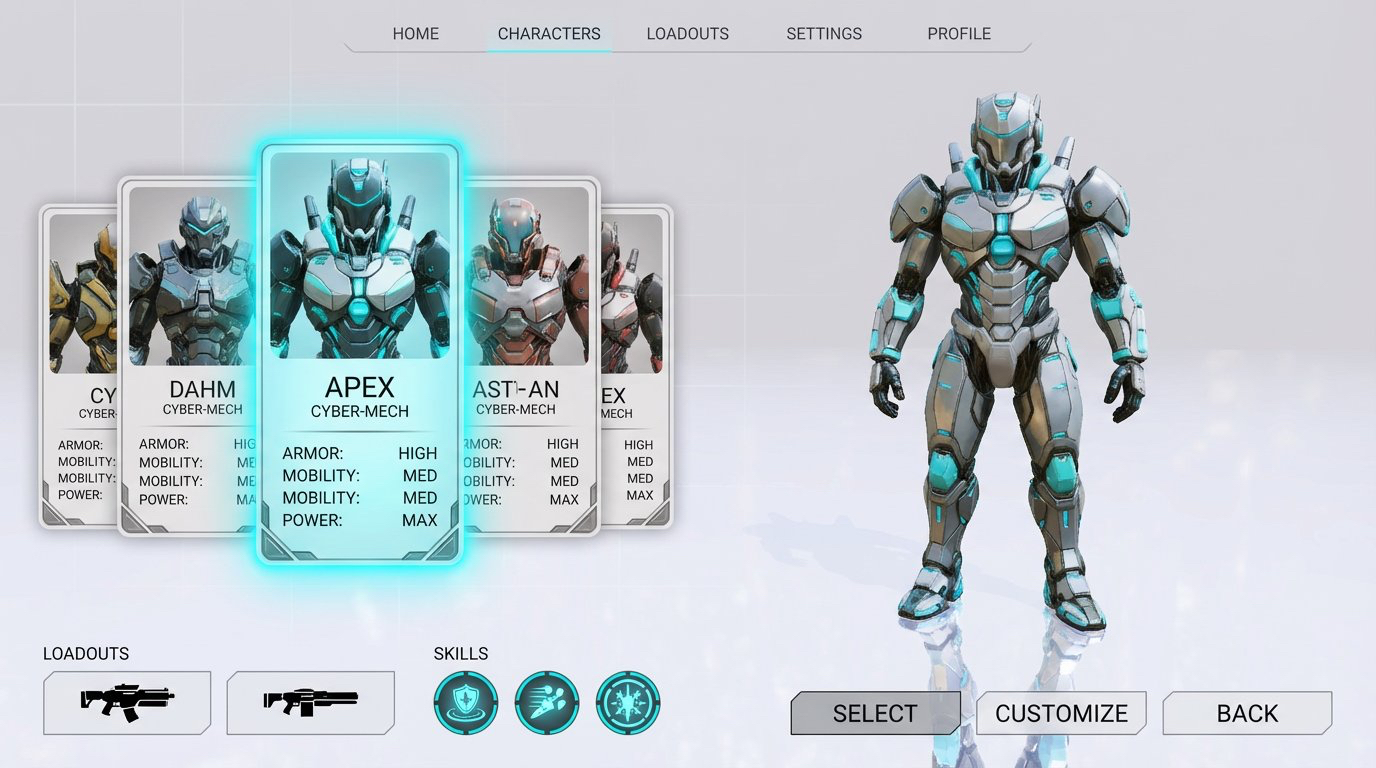
Task: Open the Home tab
Action: (x=415, y=34)
